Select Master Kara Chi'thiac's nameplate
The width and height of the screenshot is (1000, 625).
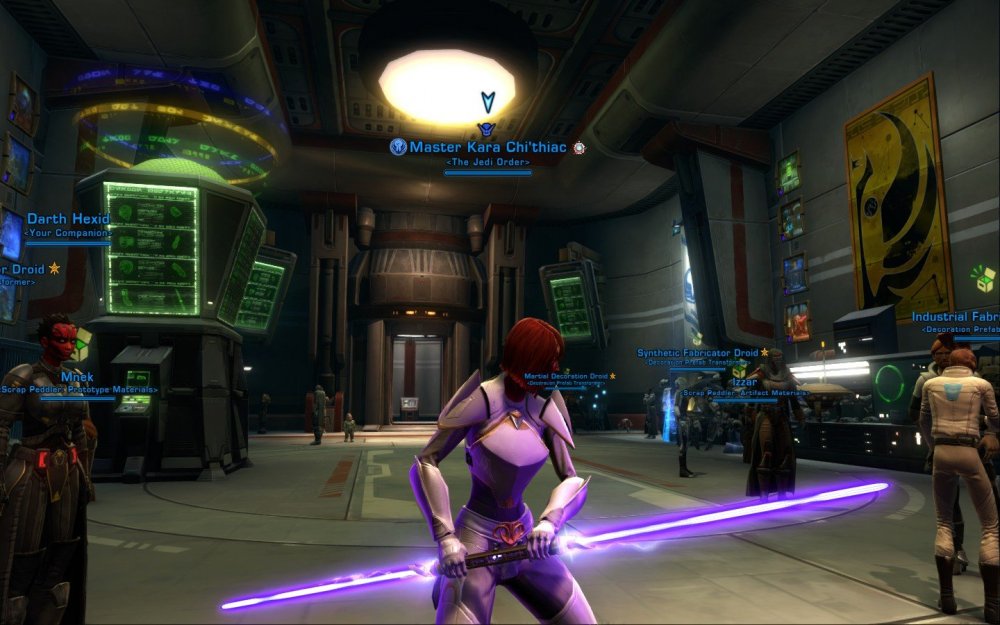[x=488, y=148]
